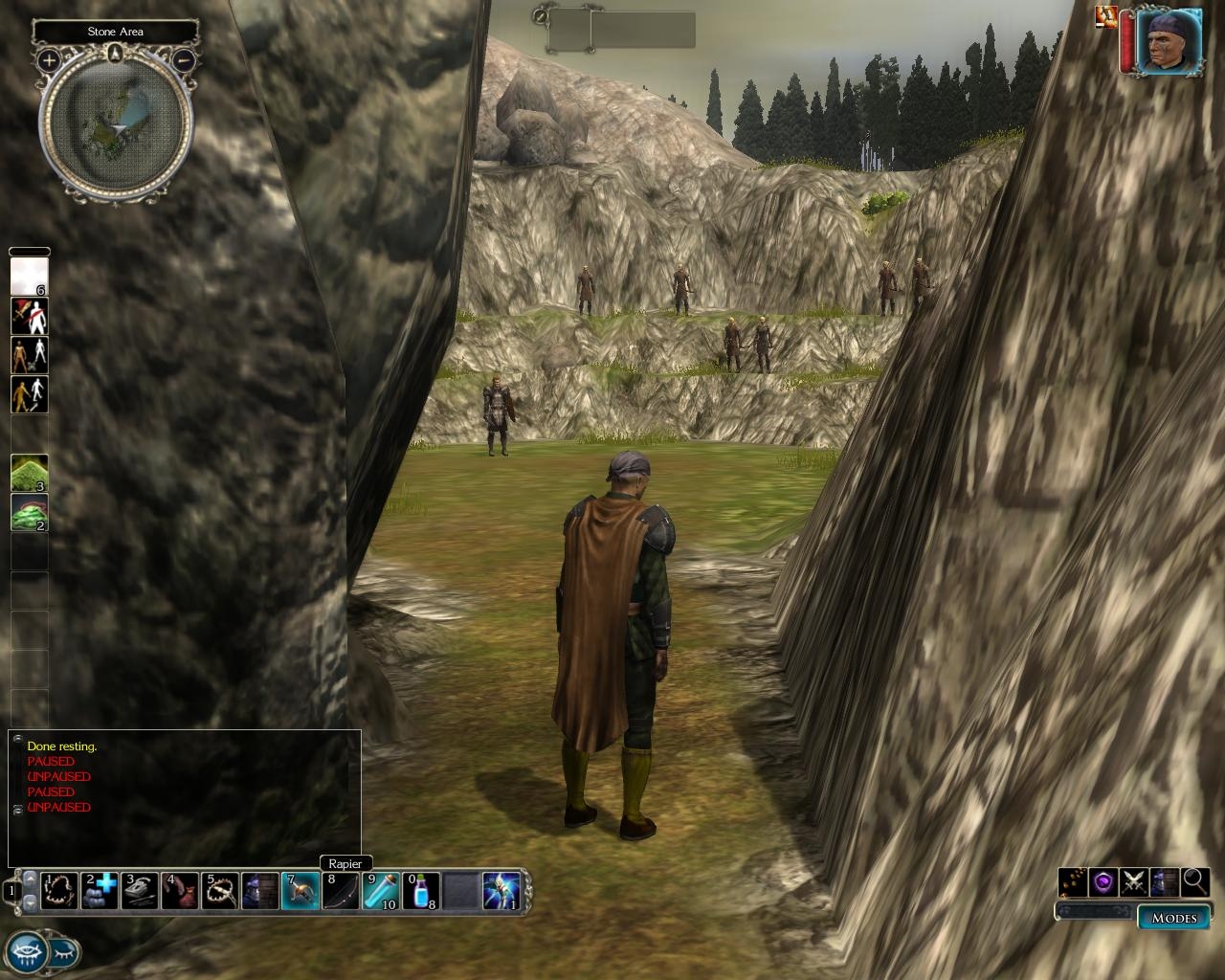Image resolution: width=1225 pixels, height=980 pixels.
Task: Toggle the crossed swords combat mode
Action: pos(1134,882)
